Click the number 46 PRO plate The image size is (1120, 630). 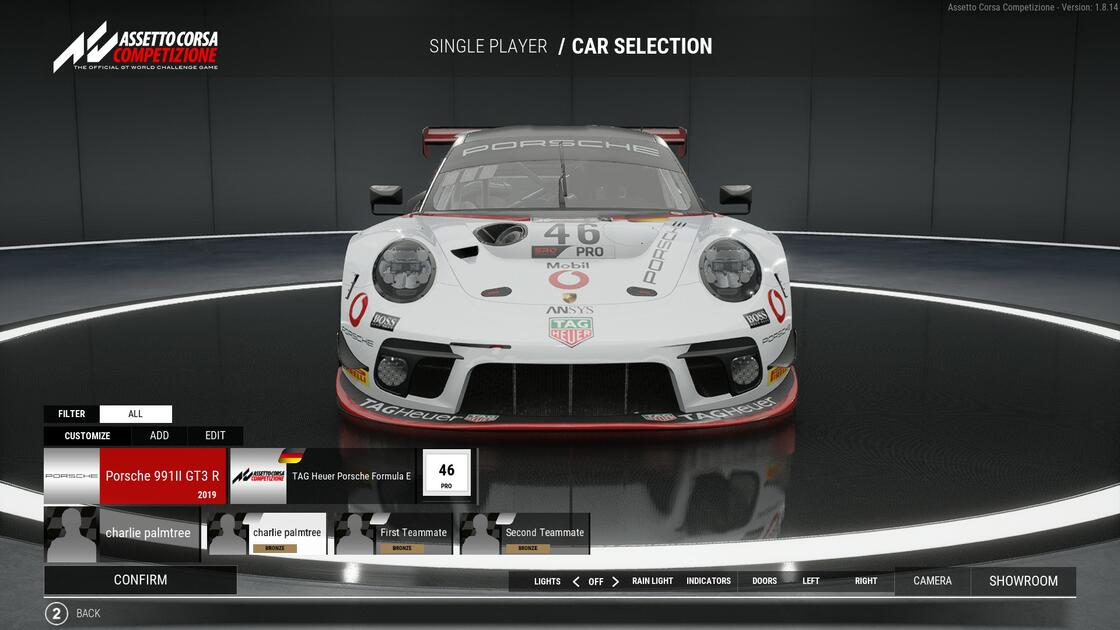[446, 475]
